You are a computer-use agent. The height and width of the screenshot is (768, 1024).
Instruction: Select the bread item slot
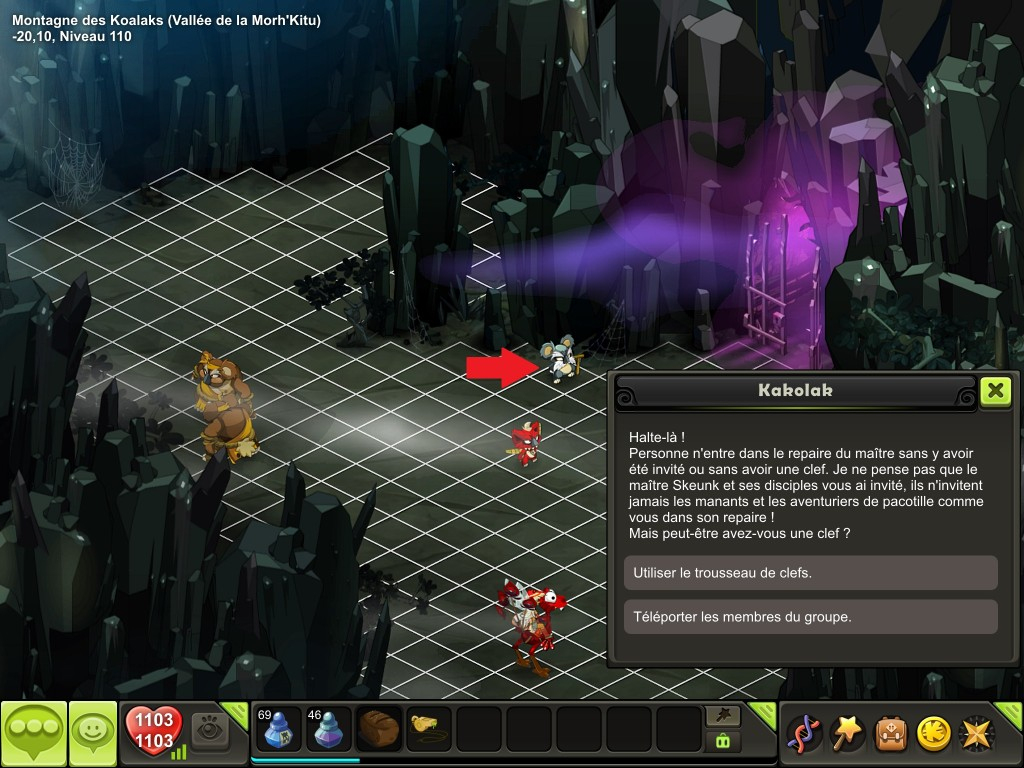point(379,729)
